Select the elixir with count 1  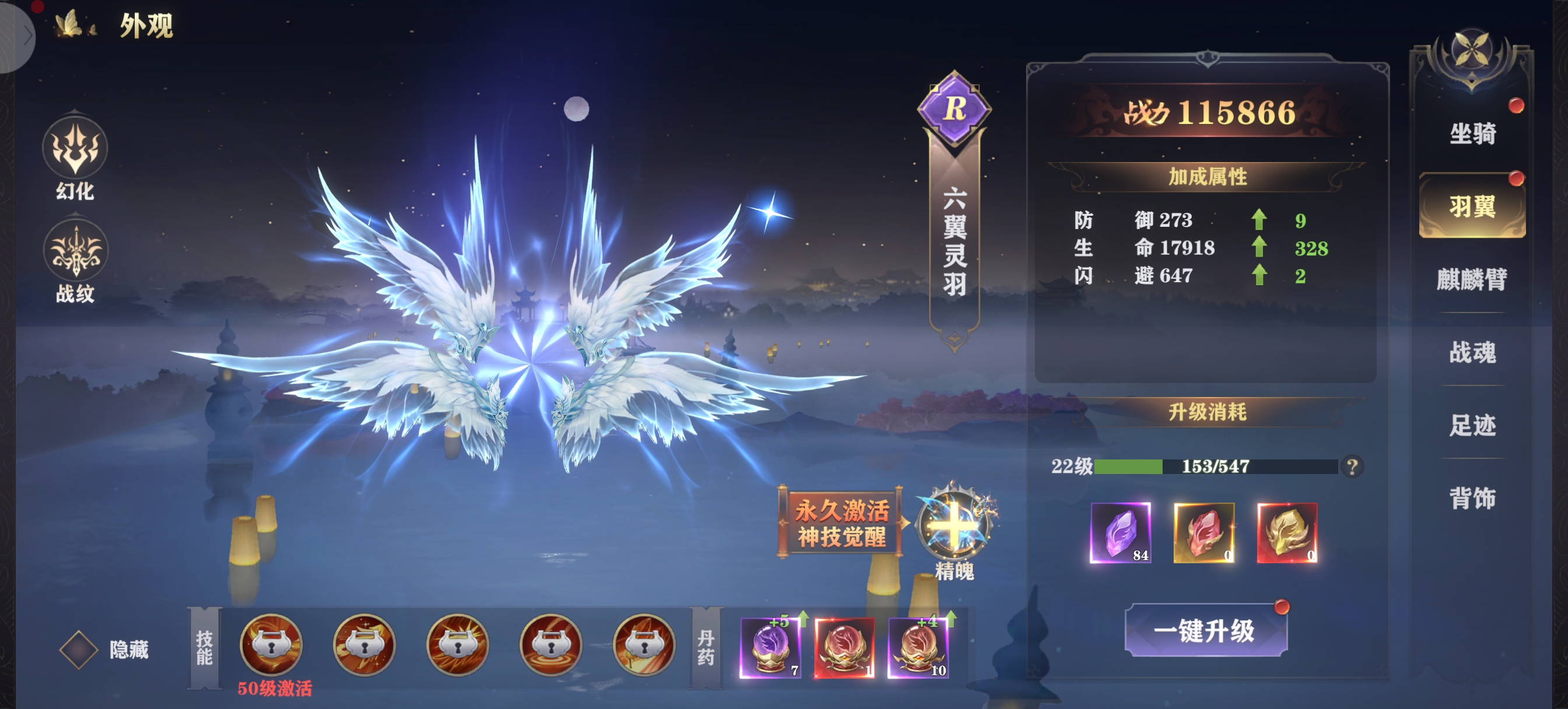click(x=844, y=648)
